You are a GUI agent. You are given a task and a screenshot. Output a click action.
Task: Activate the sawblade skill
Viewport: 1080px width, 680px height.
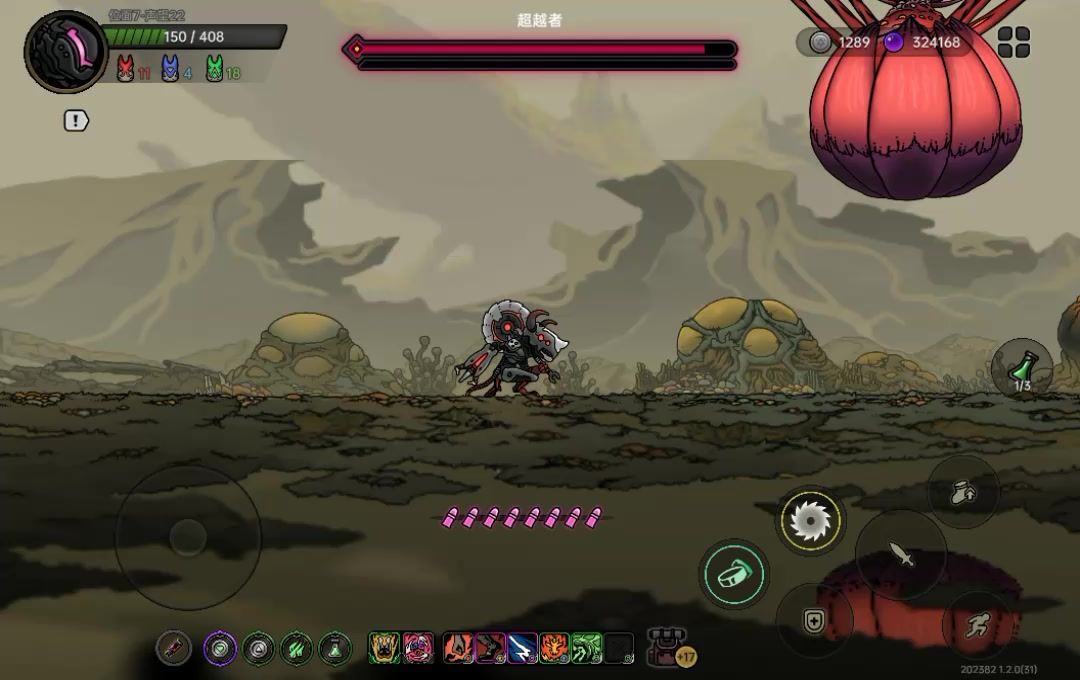[810, 520]
